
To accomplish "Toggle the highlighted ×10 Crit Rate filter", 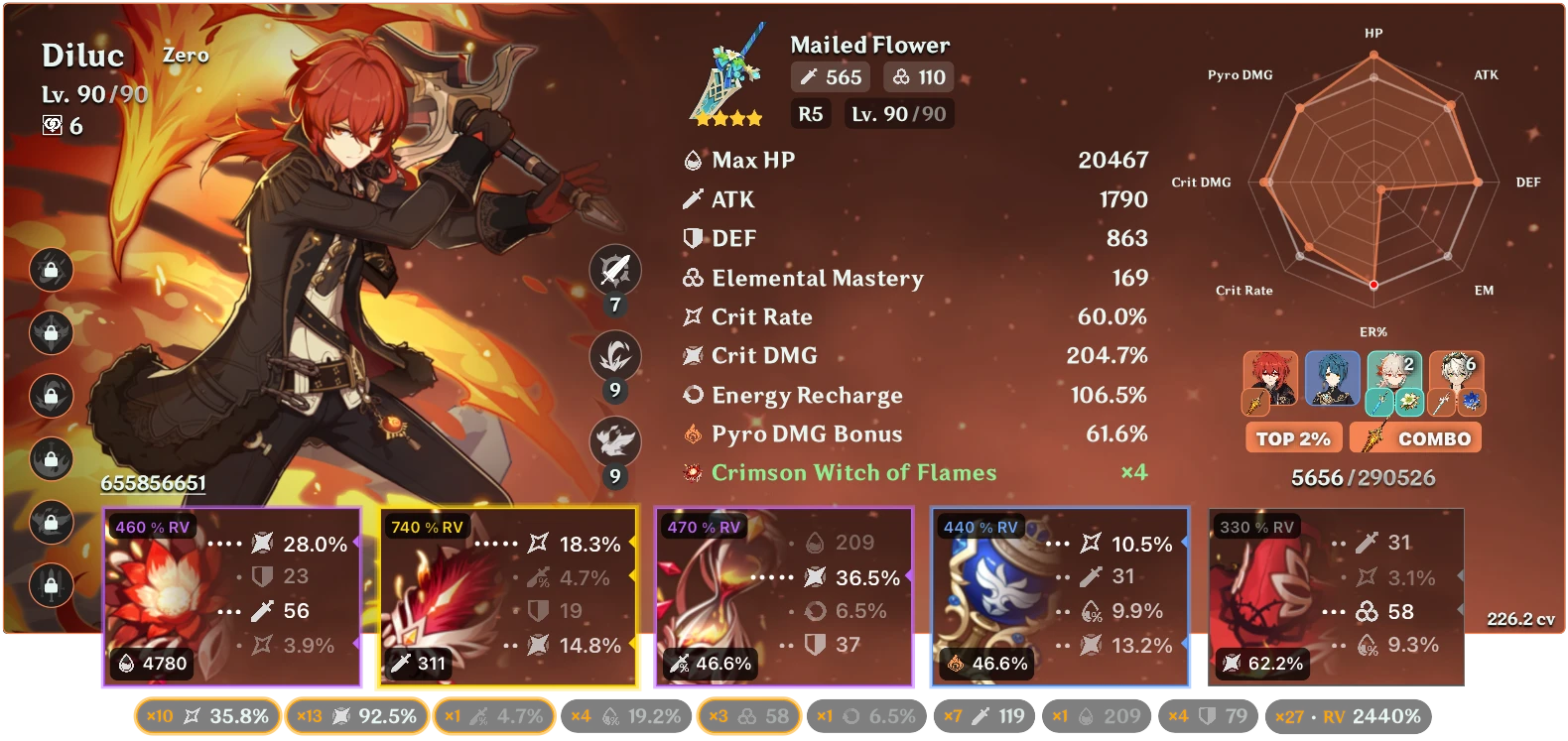I will click(x=205, y=714).
